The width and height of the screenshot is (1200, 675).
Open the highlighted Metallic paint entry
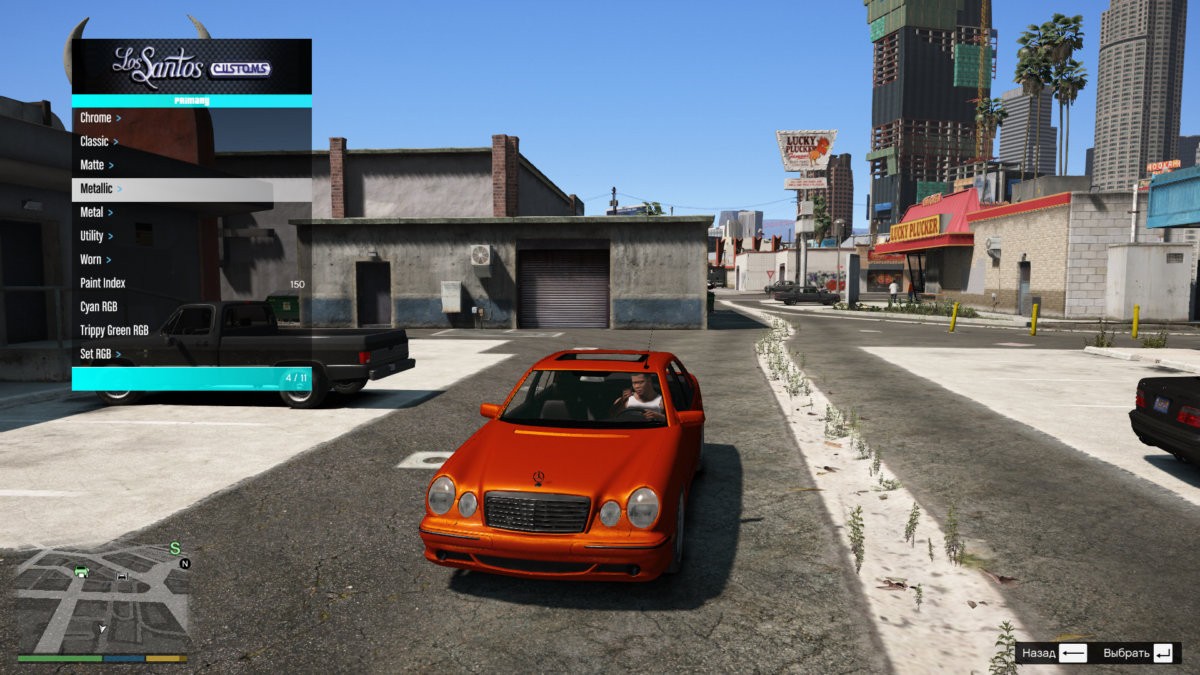(x=190, y=189)
